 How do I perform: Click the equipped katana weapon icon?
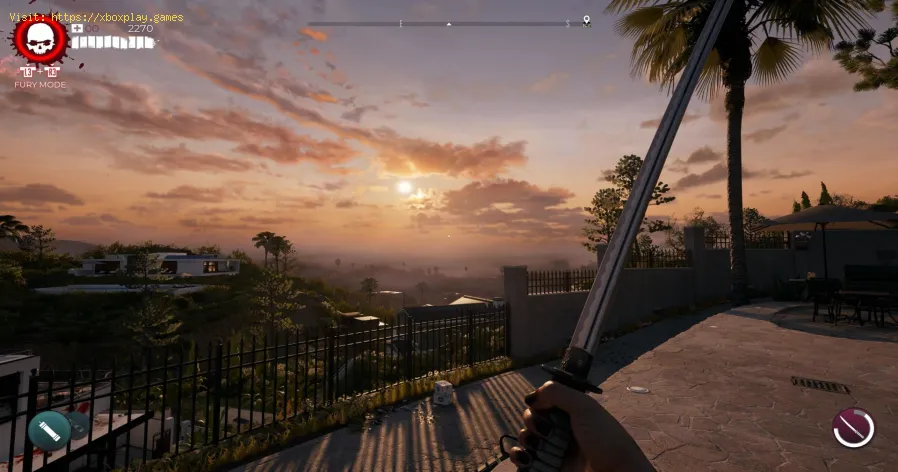point(853,428)
